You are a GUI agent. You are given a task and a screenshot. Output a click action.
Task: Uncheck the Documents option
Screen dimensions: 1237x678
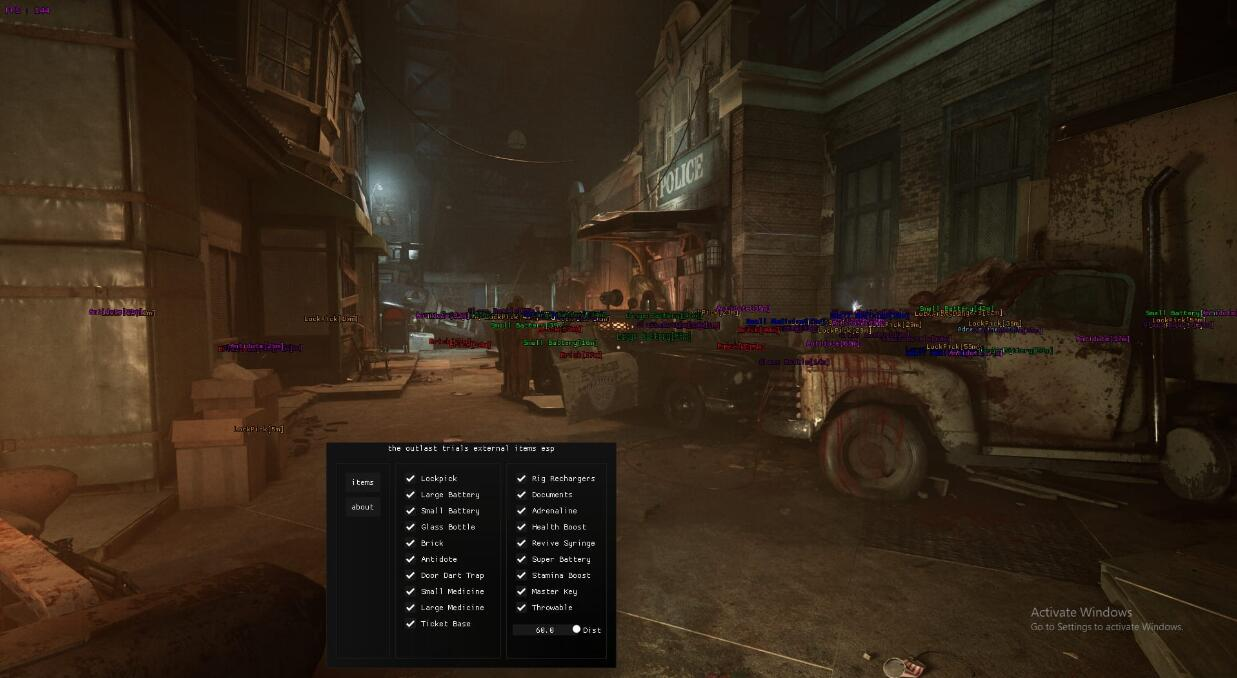point(521,495)
